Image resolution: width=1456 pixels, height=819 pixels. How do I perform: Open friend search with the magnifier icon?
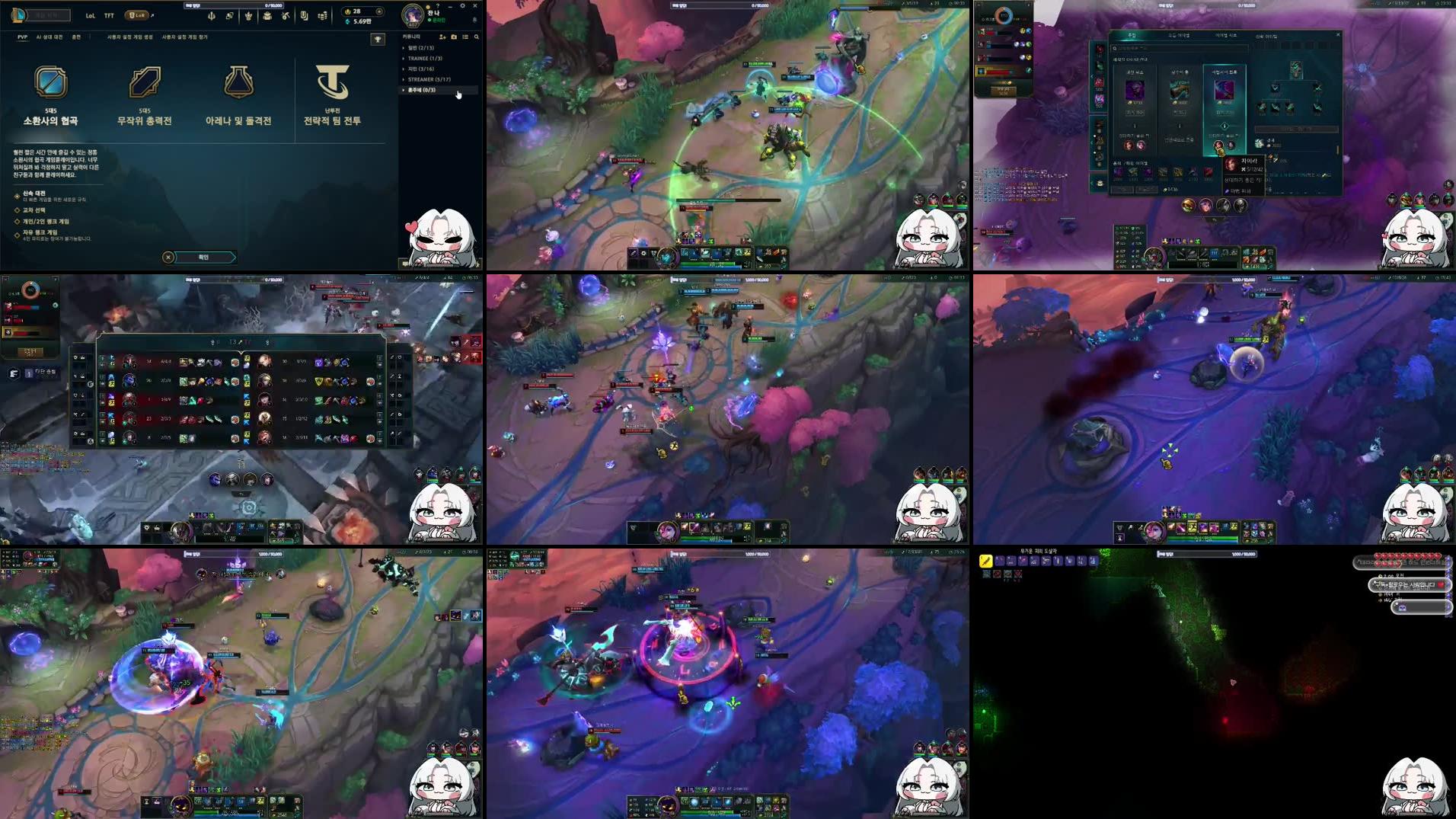pyautogui.click(x=477, y=37)
